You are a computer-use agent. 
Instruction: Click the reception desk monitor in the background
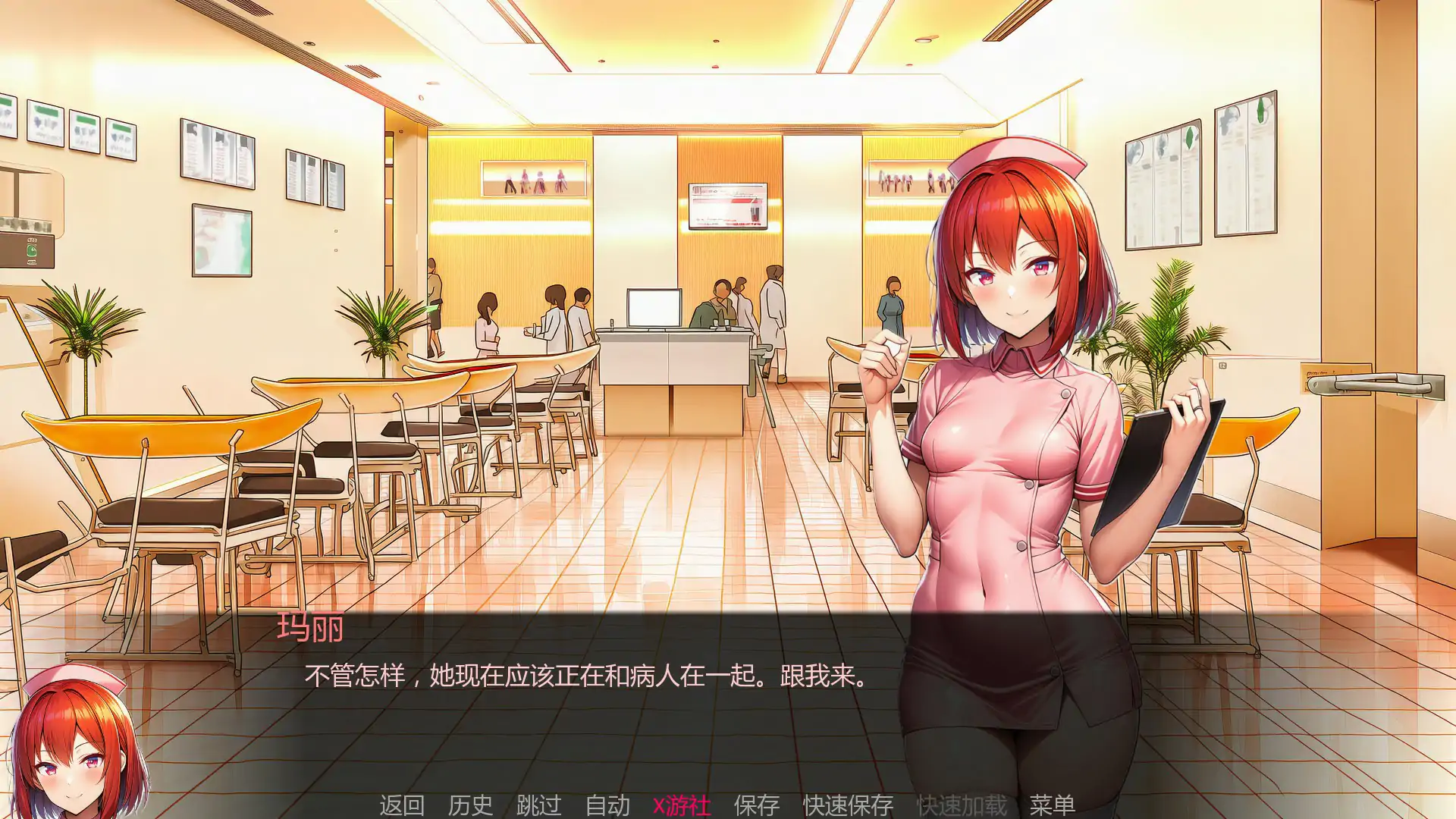click(x=652, y=306)
